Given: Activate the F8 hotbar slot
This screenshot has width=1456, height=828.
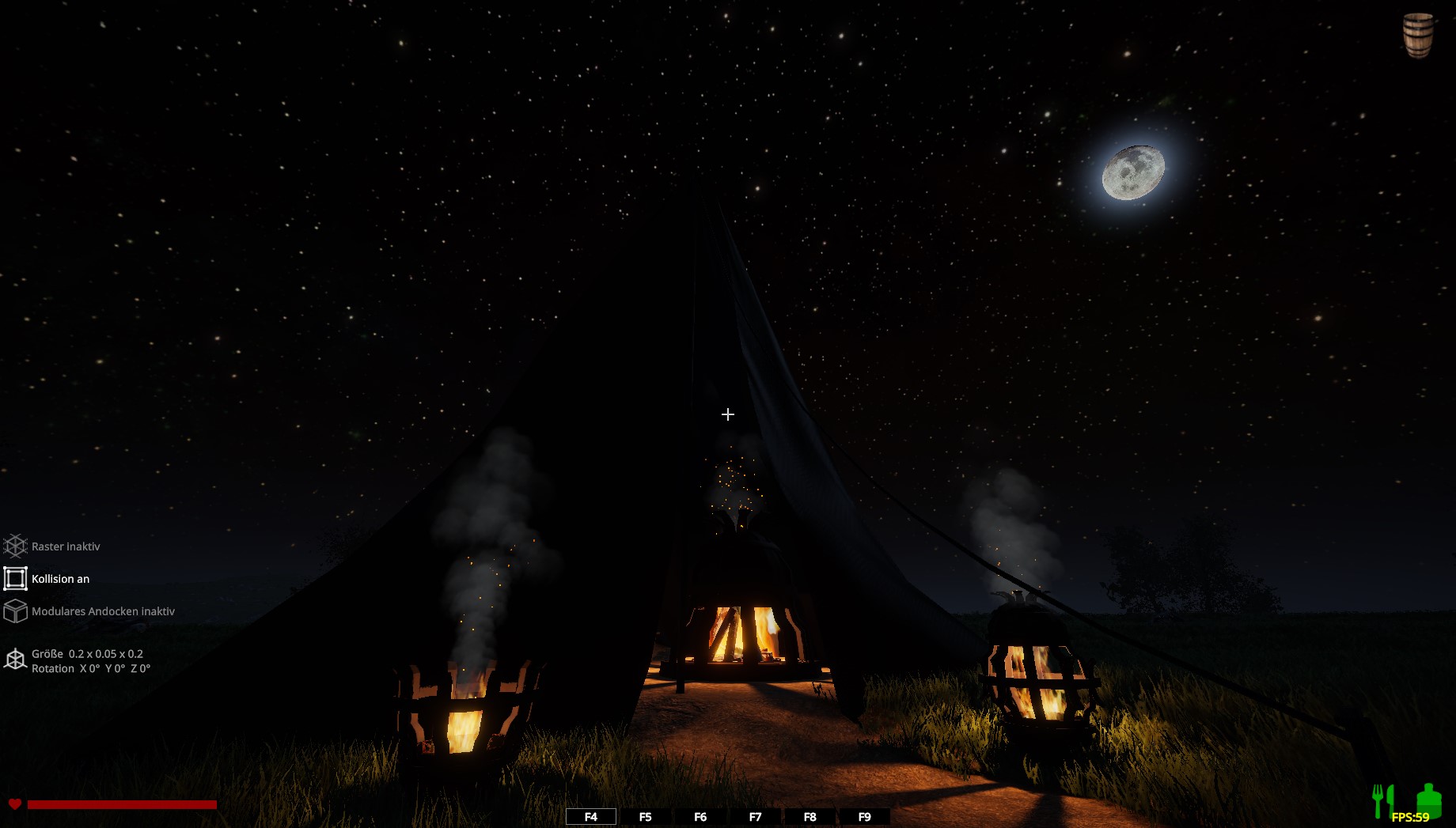Looking at the screenshot, I should point(810,817).
